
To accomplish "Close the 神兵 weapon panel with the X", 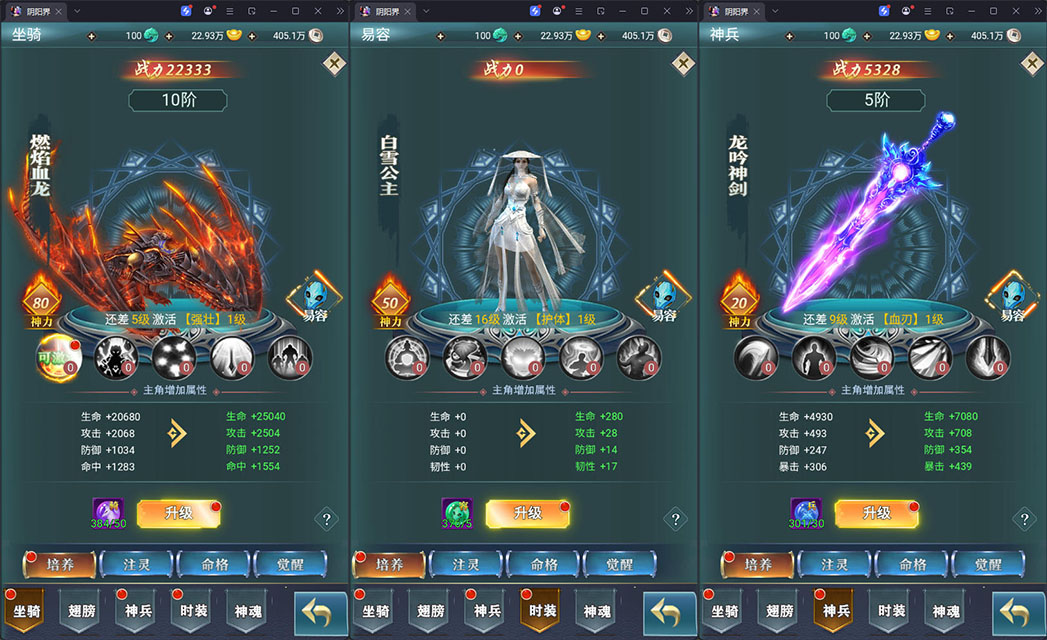I will pyautogui.click(x=1032, y=64).
